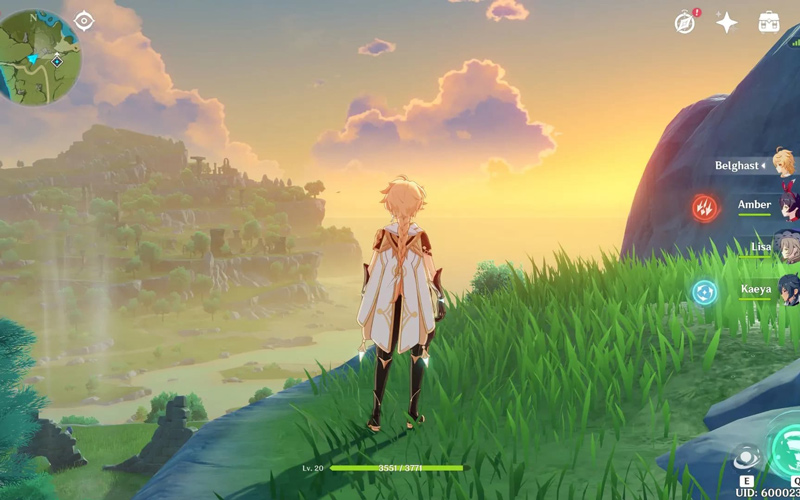This screenshot has width=800, height=500.
Task: Open the backpack inventory icon
Action: click(x=769, y=23)
